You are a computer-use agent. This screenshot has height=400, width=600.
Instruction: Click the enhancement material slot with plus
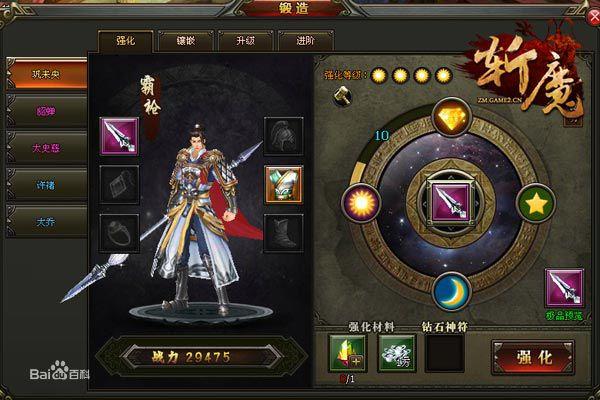coord(347,353)
